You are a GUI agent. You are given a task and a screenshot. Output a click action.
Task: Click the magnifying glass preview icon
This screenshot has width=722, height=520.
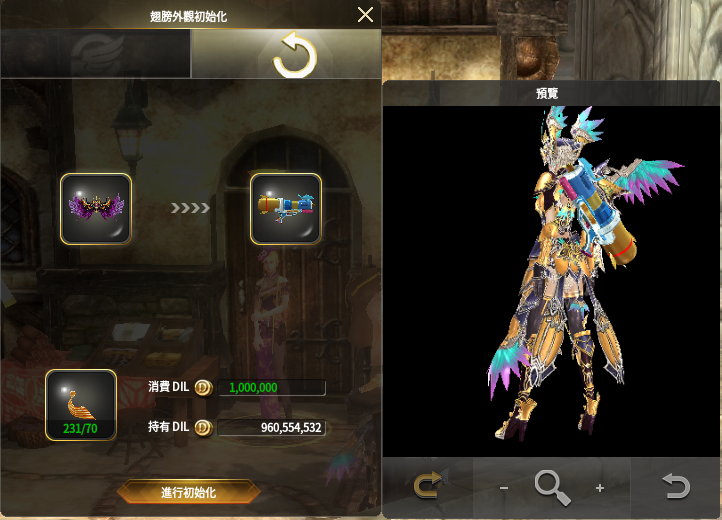(x=552, y=487)
